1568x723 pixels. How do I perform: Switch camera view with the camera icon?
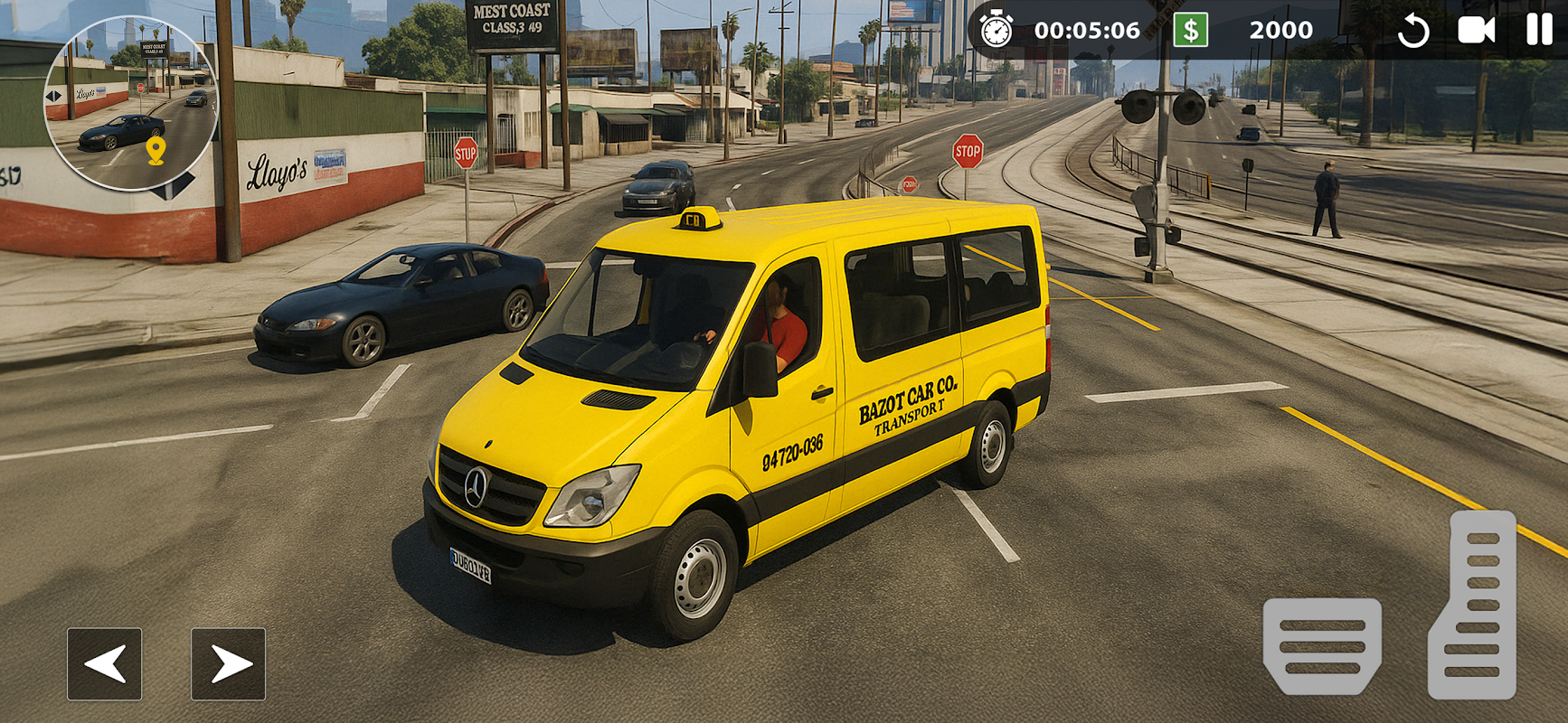click(x=1476, y=31)
